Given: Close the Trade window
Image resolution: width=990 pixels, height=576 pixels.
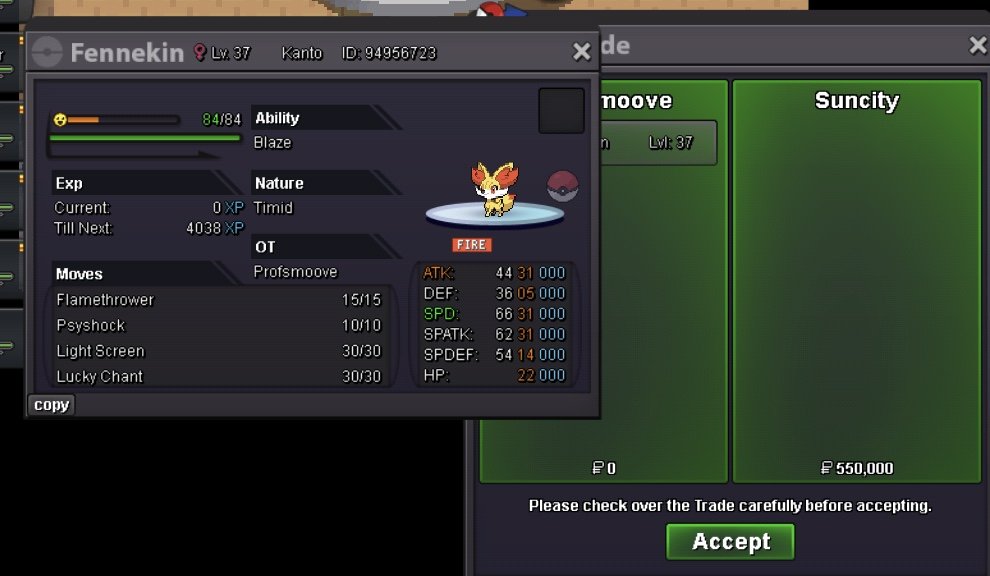Looking at the screenshot, I should click(978, 45).
